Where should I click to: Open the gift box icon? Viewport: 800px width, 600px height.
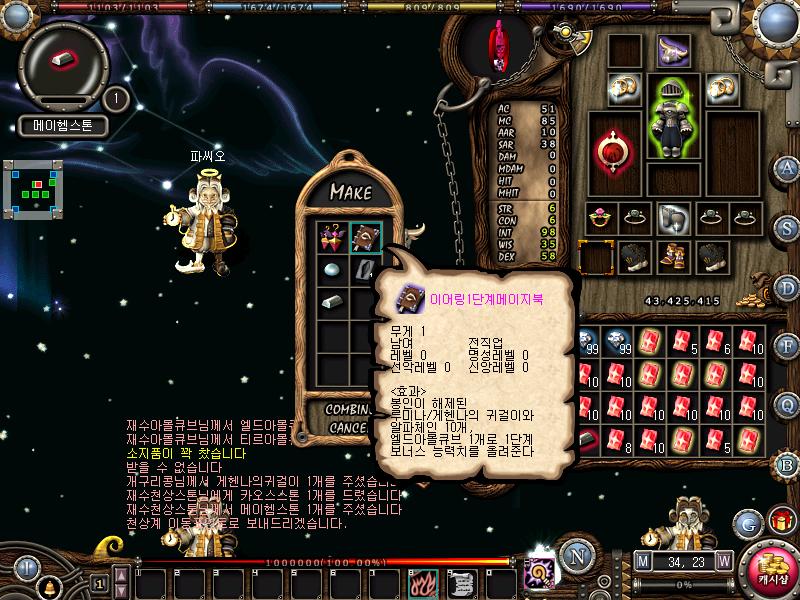780,522
